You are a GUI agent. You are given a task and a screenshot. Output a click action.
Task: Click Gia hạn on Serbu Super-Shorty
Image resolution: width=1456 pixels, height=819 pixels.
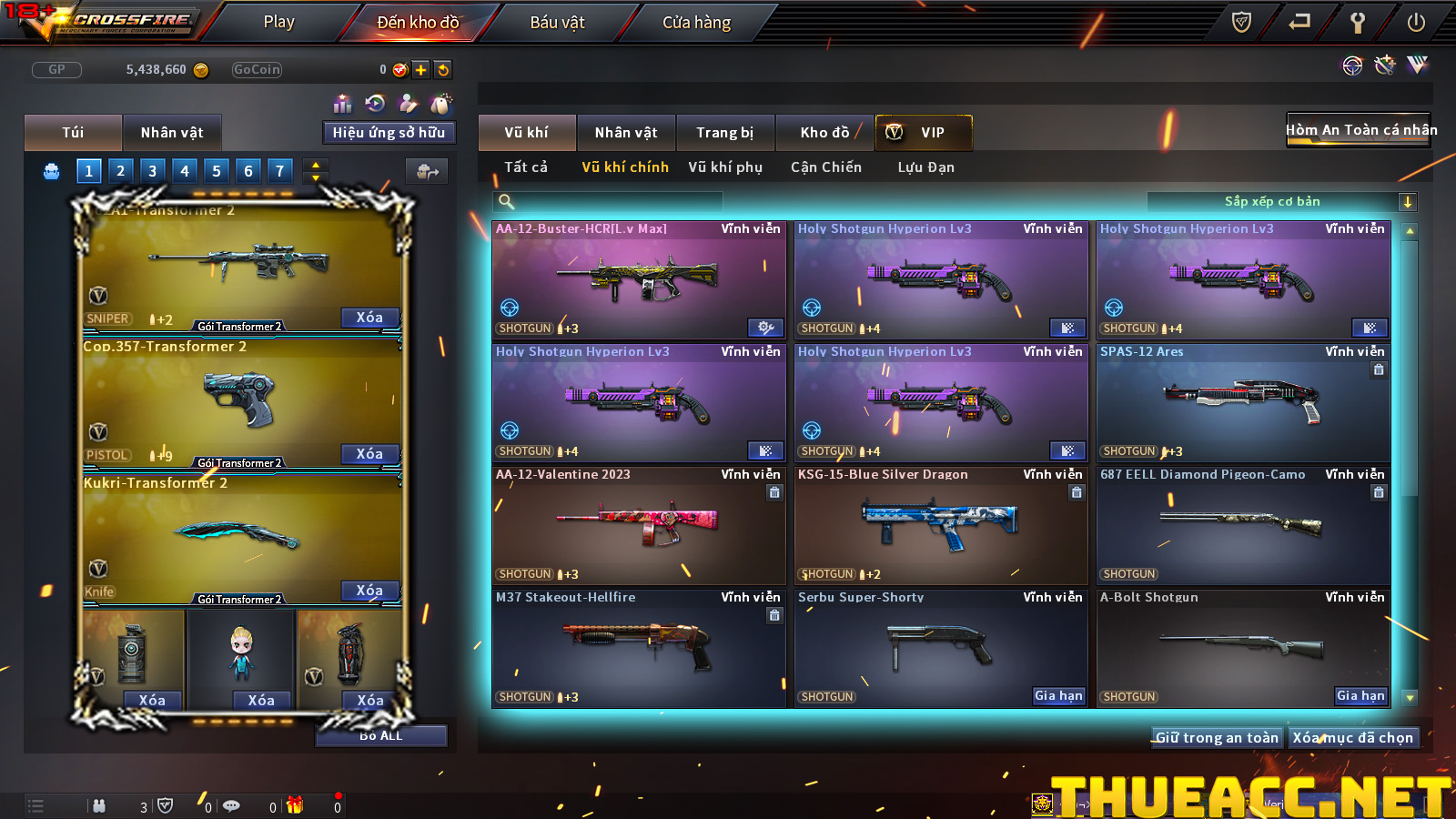point(1058,696)
